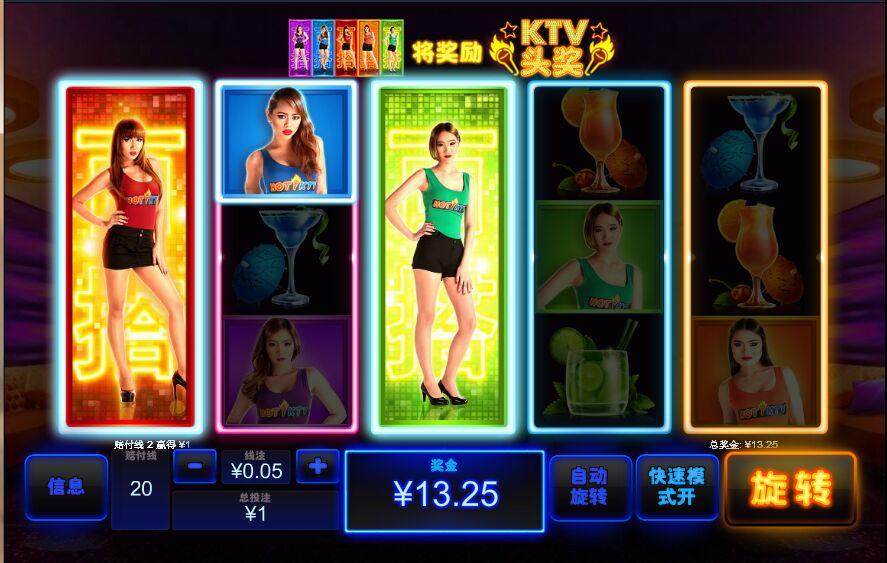Start 自动旋转 auto spin

pos(590,487)
